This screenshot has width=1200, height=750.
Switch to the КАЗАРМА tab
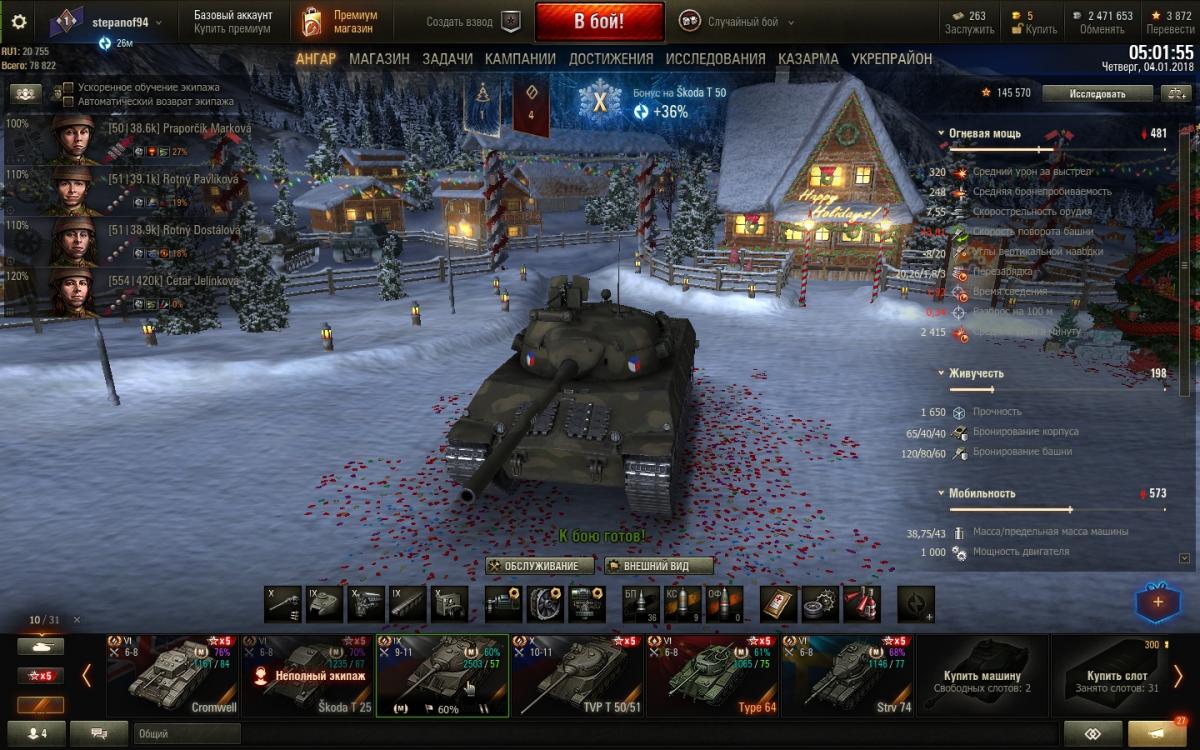click(808, 59)
